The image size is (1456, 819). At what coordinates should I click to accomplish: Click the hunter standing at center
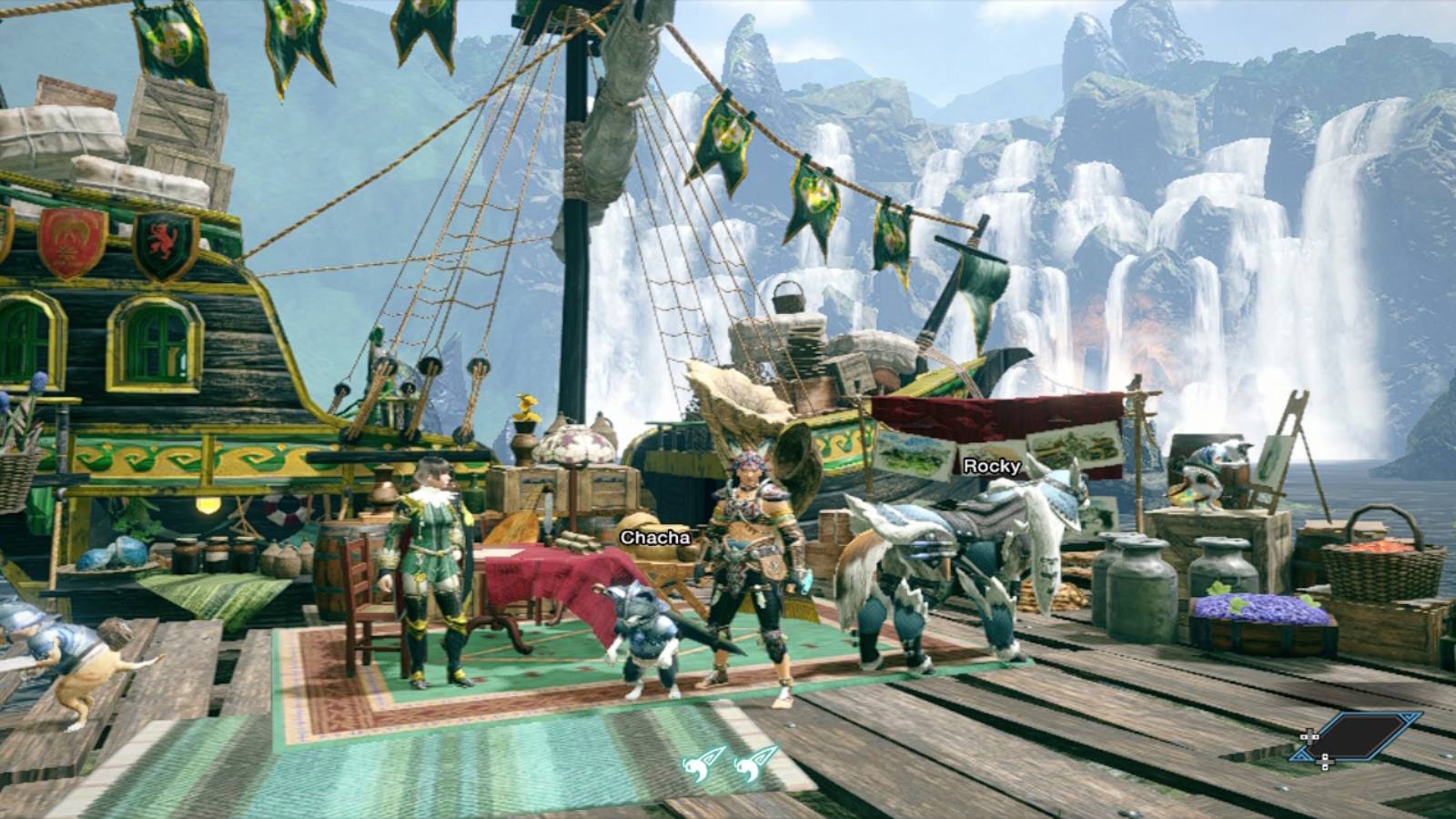[x=751, y=564]
